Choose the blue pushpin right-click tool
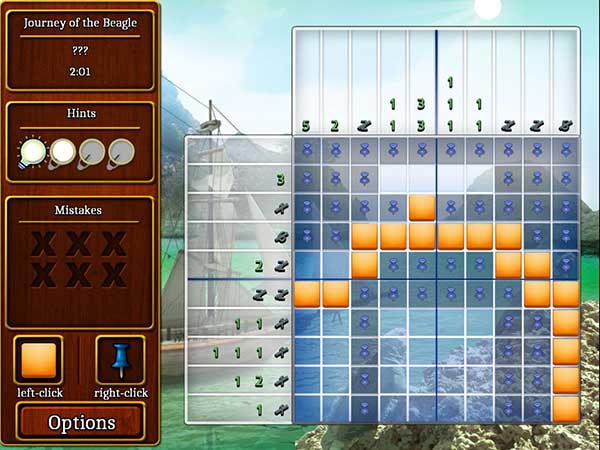The width and height of the screenshot is (600, 450). pos(120,360)
